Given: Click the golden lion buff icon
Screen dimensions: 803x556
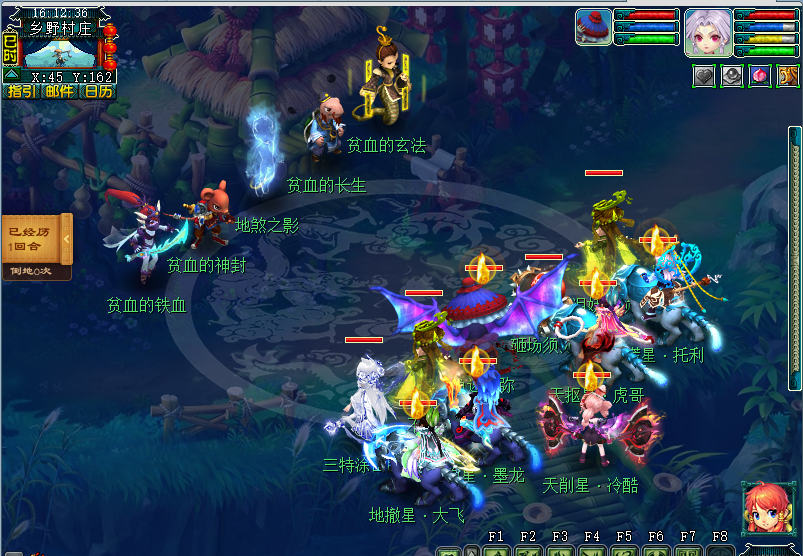Looking at the screenshot, I should click(x=786, y=76).
